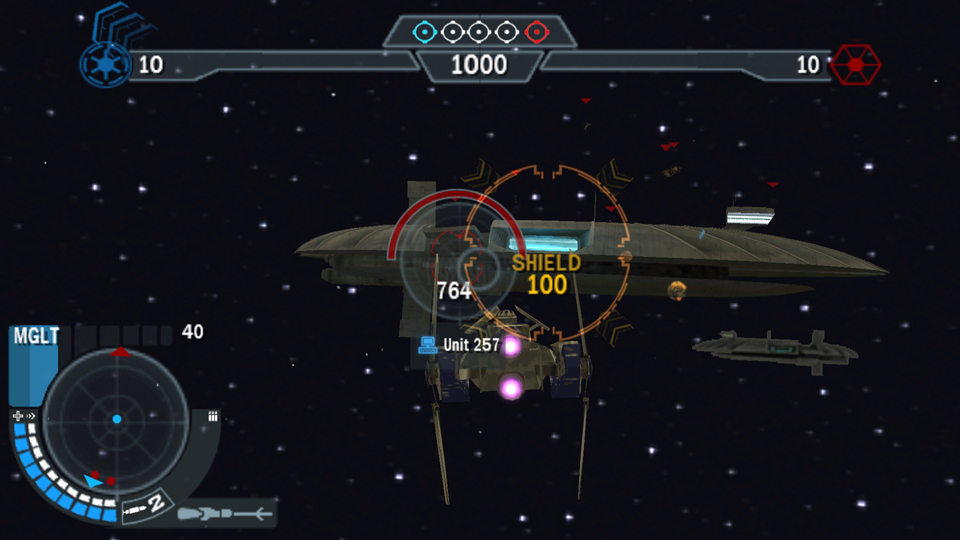Select the red CIS faction emblem
Viewport: 960px width, 540px height.
click(855, 65)
